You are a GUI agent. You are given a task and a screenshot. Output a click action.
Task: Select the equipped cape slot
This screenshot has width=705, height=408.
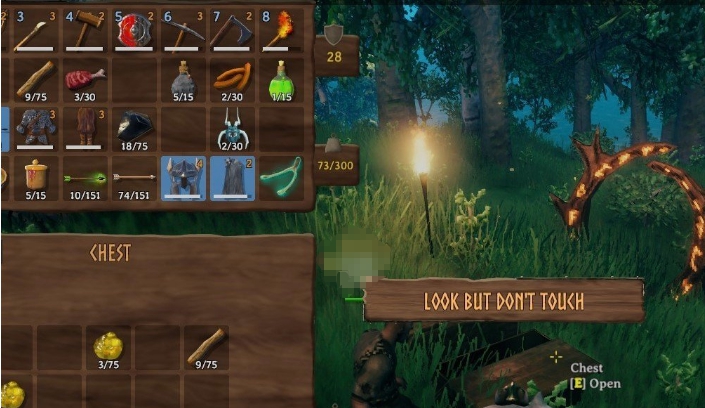[233, 176]
